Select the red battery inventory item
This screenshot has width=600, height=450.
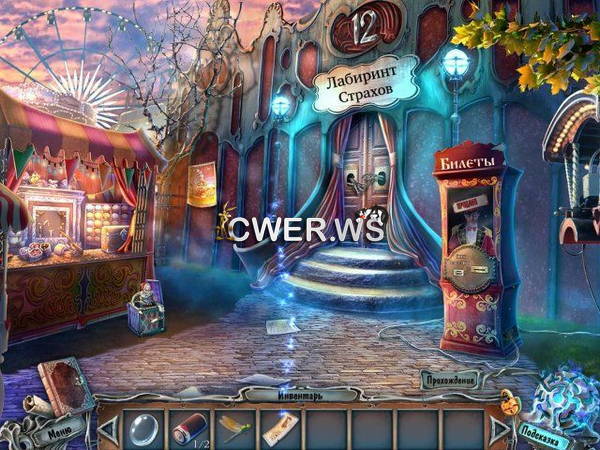[188, 428]
